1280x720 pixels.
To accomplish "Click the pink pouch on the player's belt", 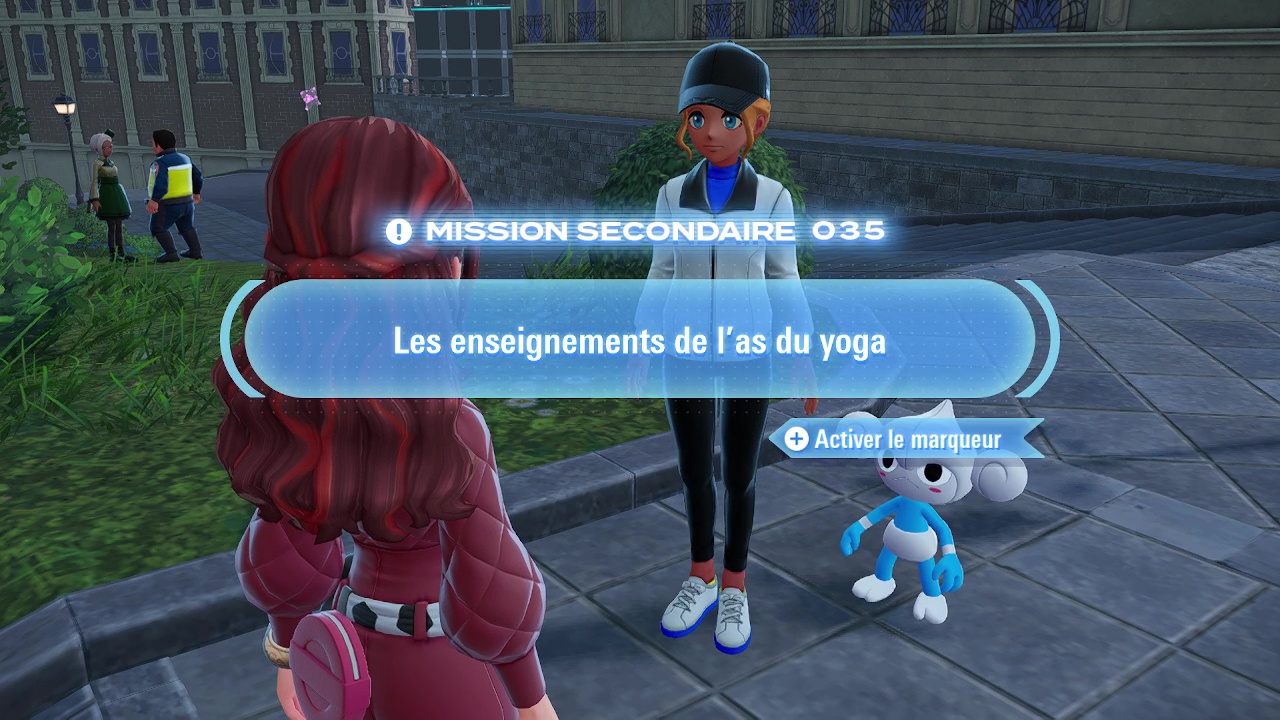I will 330,665.
